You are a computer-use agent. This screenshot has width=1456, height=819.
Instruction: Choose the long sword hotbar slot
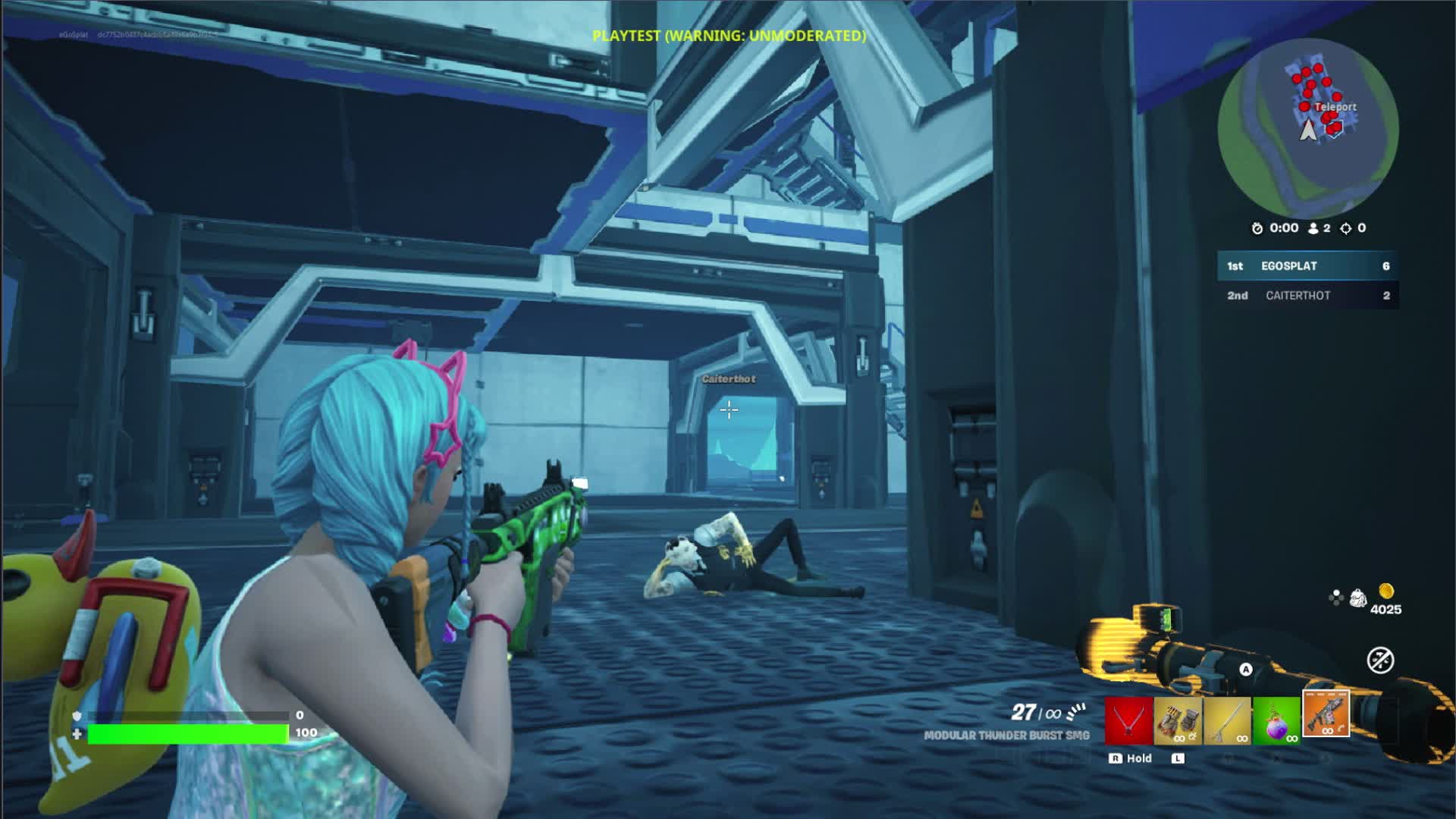tap(1227, 720)
